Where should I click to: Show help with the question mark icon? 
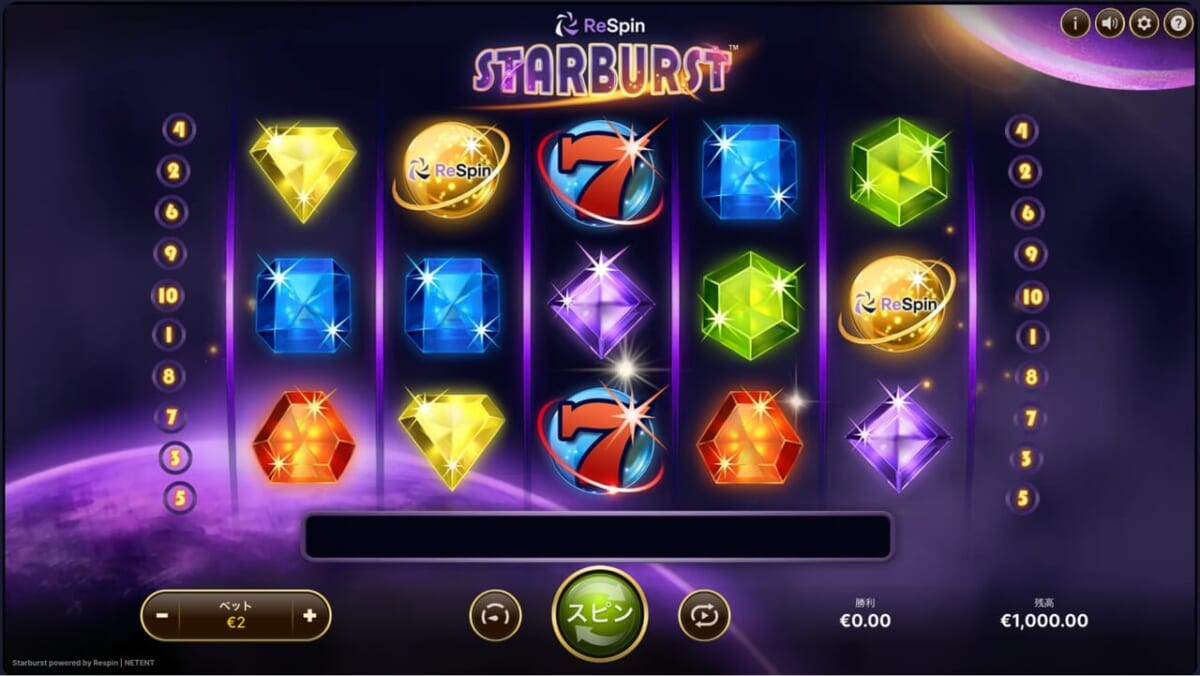1177,22
